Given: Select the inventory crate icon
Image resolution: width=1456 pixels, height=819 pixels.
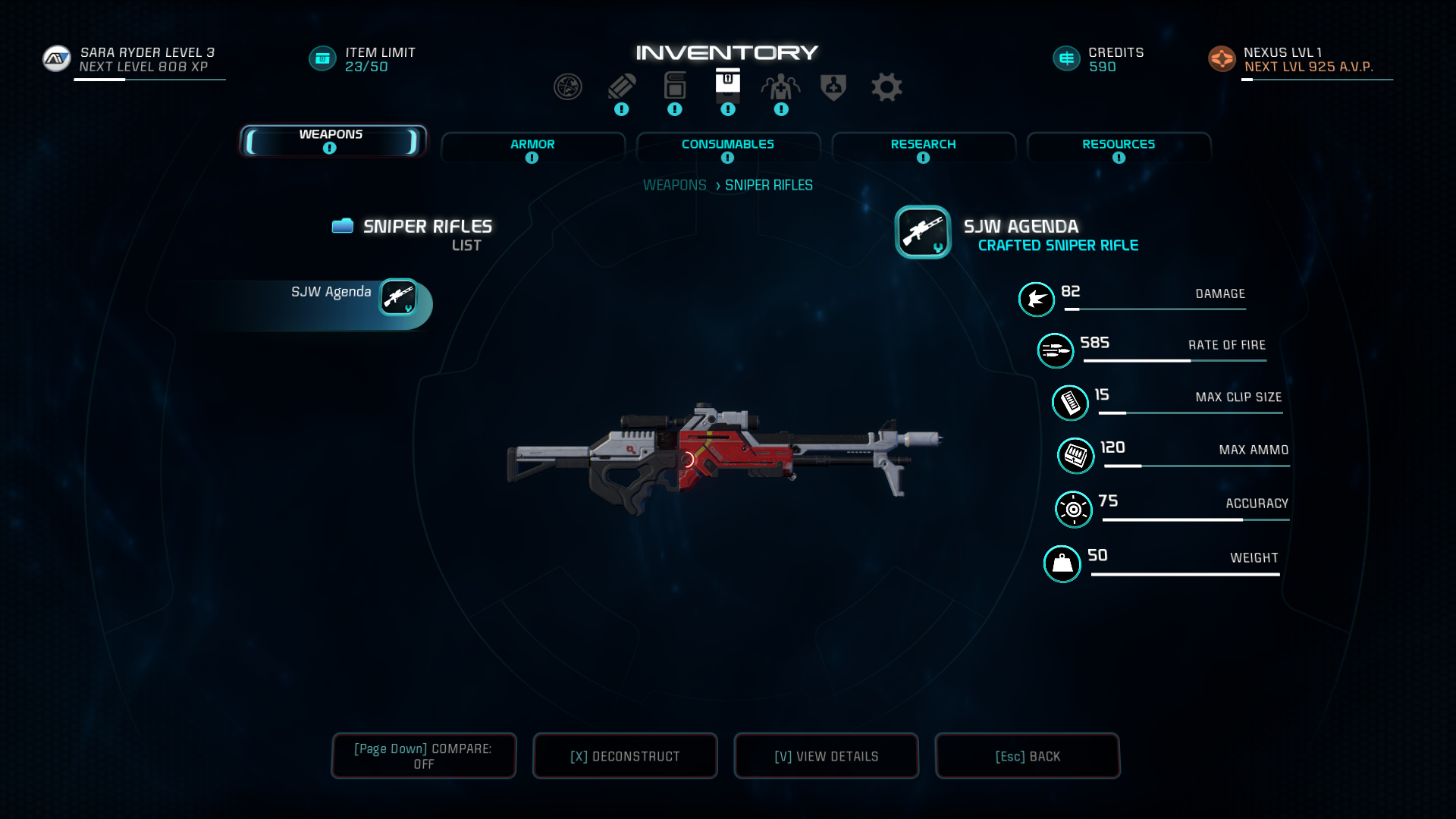Looking at the screenshot, I should [x=727, y=82].
